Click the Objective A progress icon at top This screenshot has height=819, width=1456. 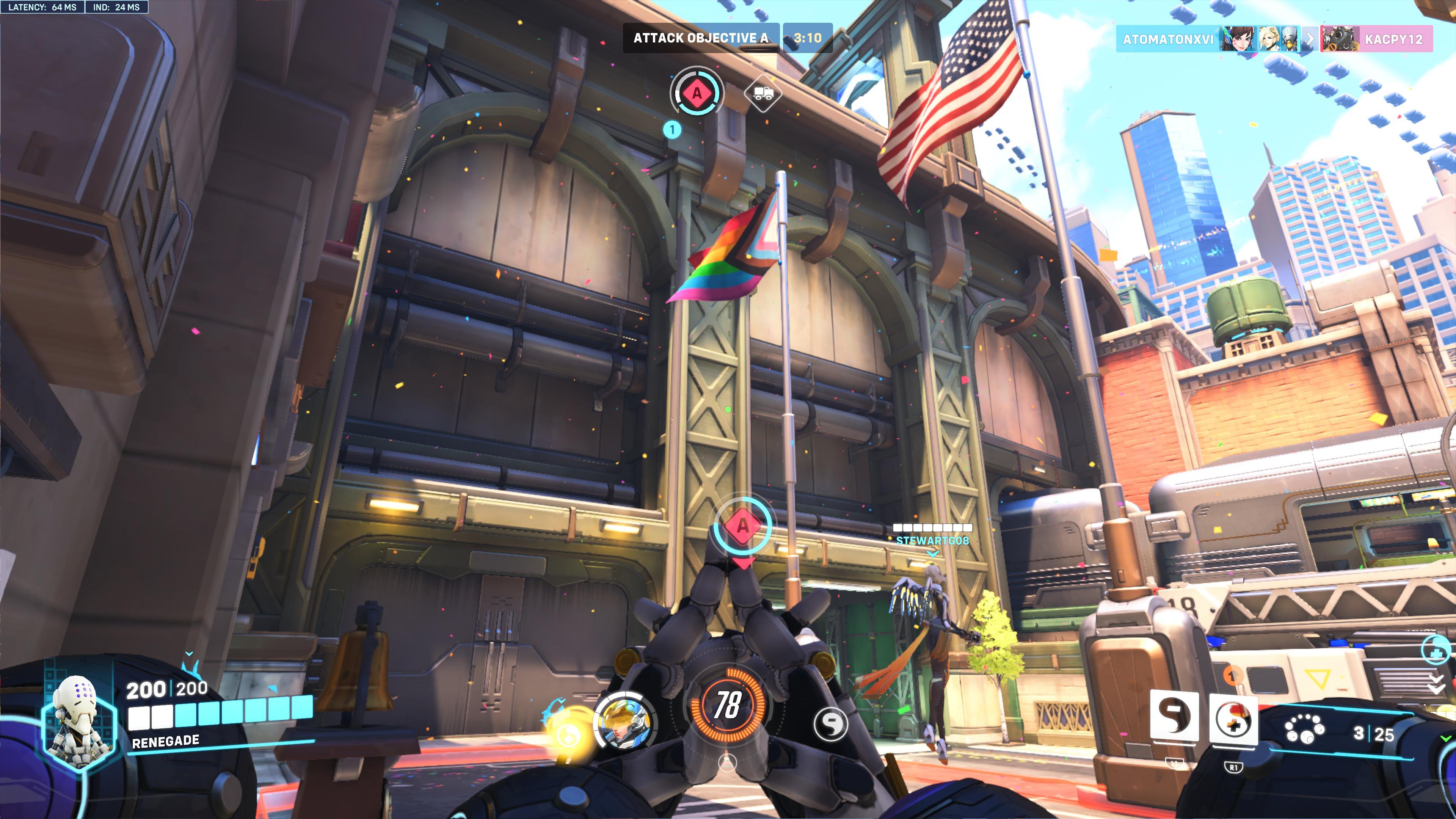pyautogui.click(x=697, y=93)
